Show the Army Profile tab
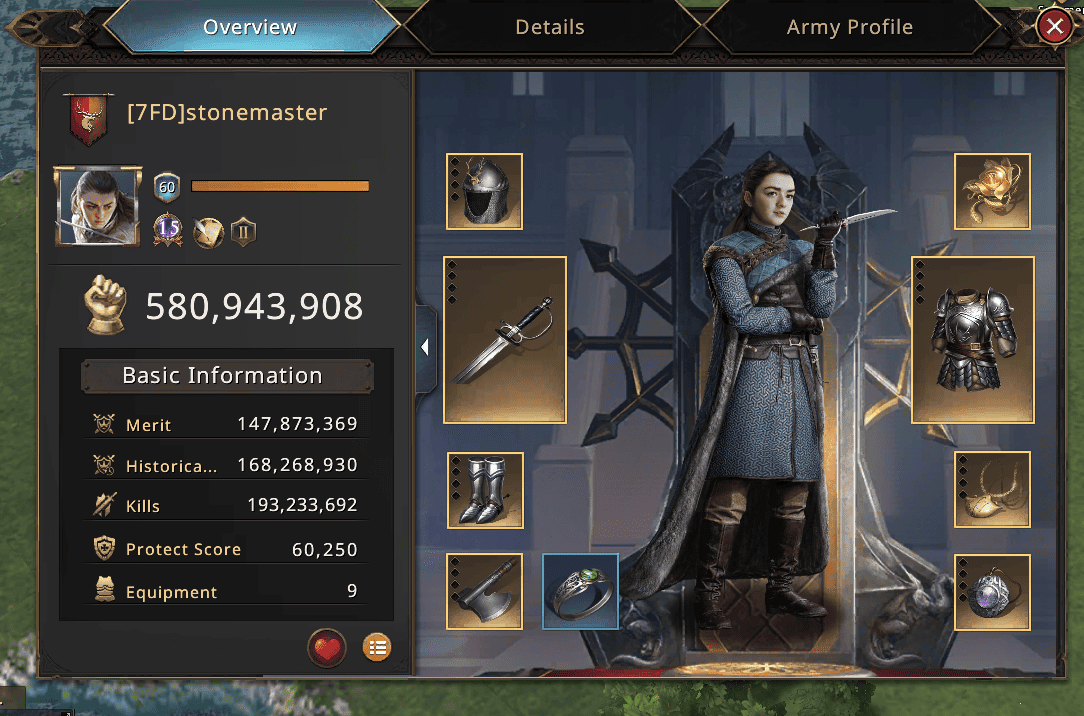 [x=849, y=27]
